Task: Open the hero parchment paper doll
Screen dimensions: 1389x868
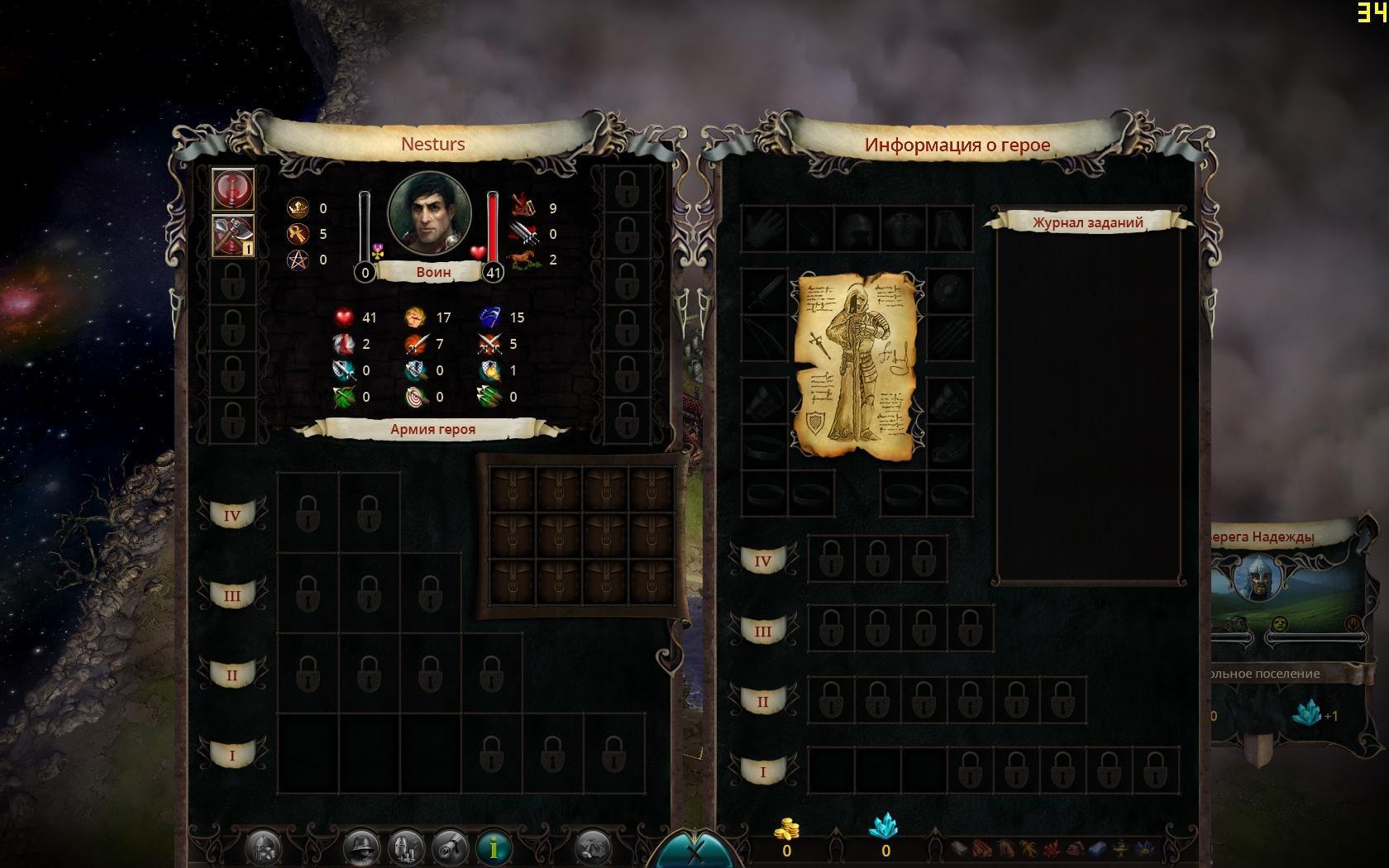Action: [857, 365]
